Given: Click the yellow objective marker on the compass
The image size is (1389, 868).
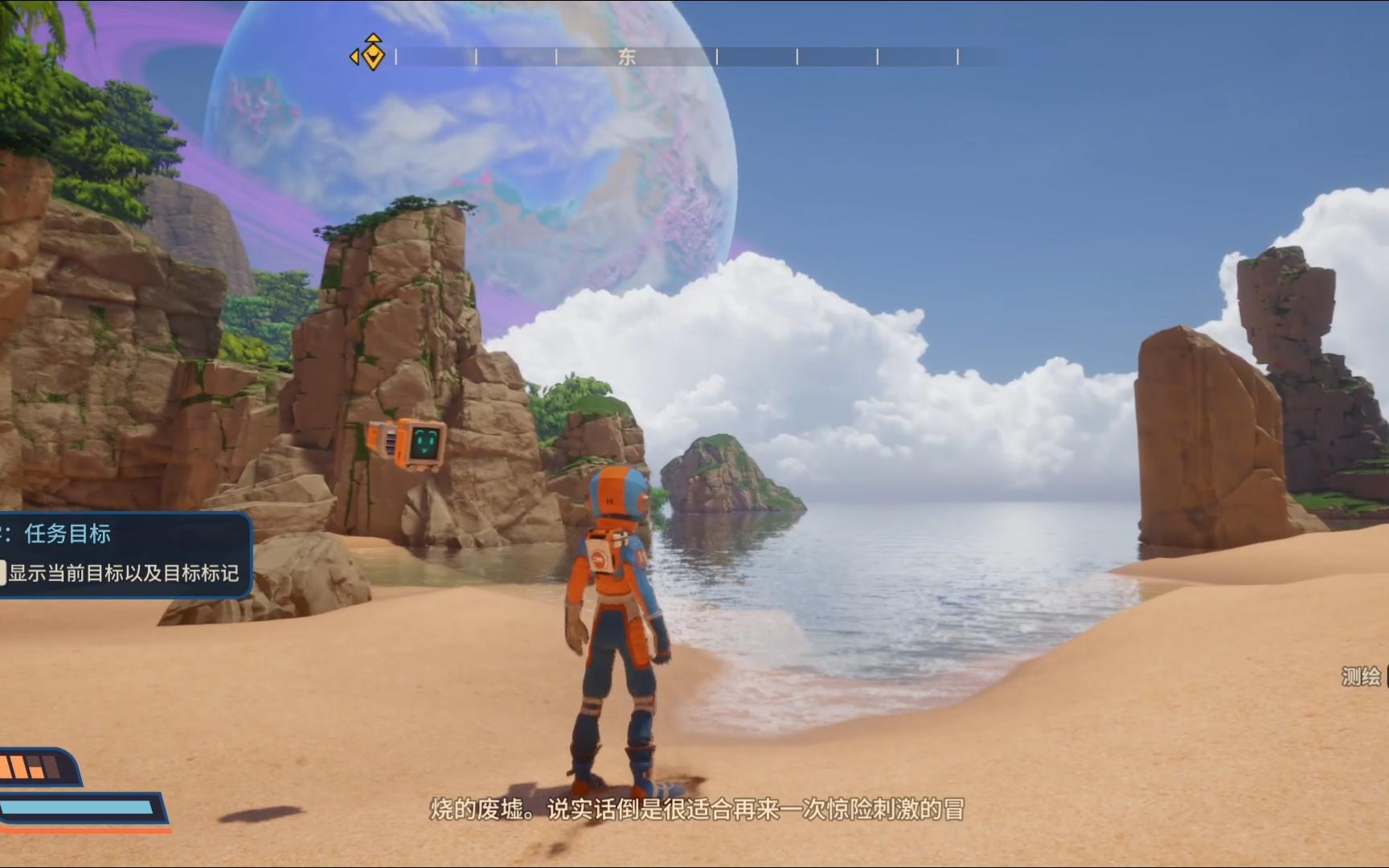Looking at the screenshot, I should click(371, 55).
